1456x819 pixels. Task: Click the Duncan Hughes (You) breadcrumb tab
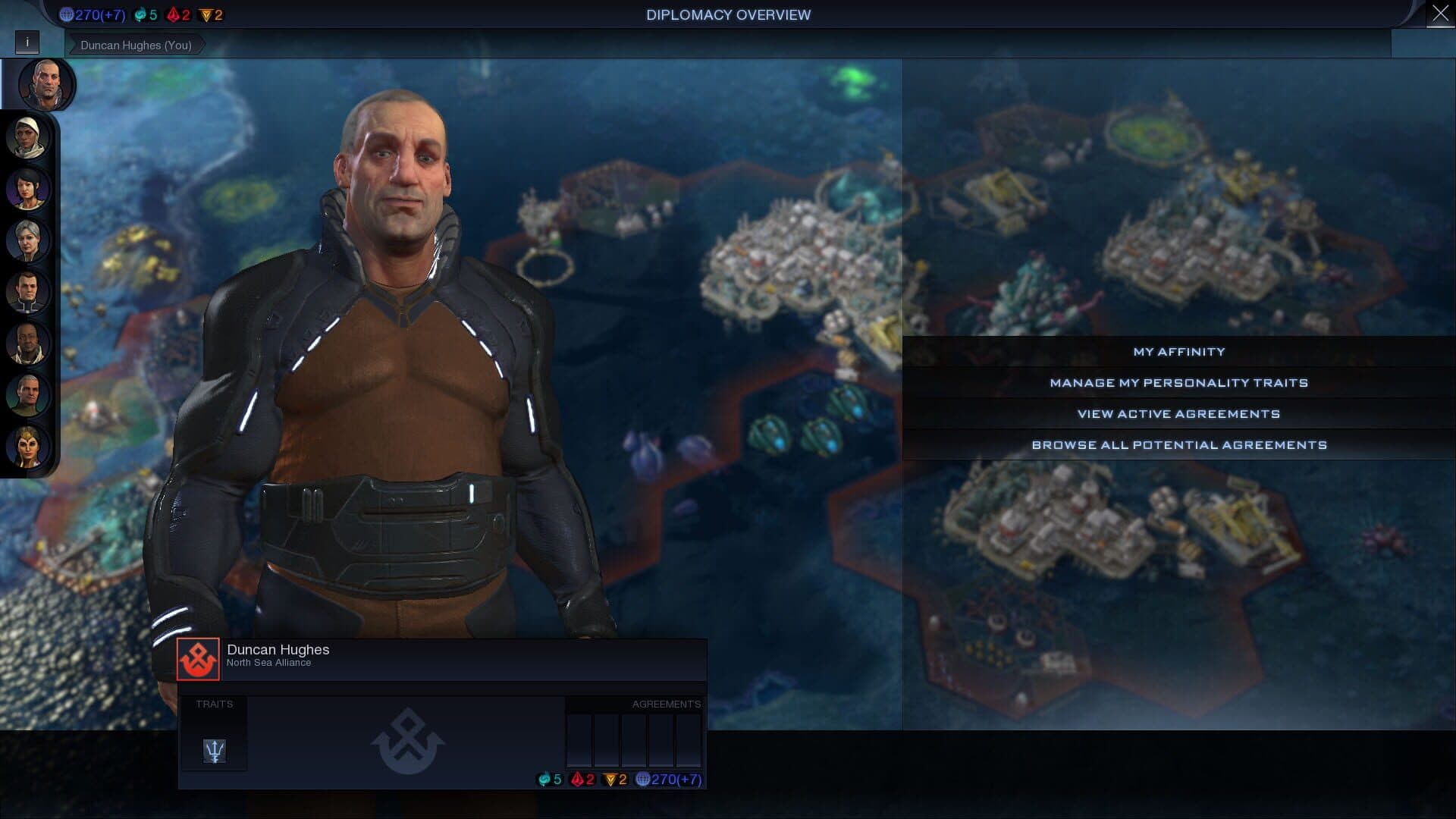(136, 45)
